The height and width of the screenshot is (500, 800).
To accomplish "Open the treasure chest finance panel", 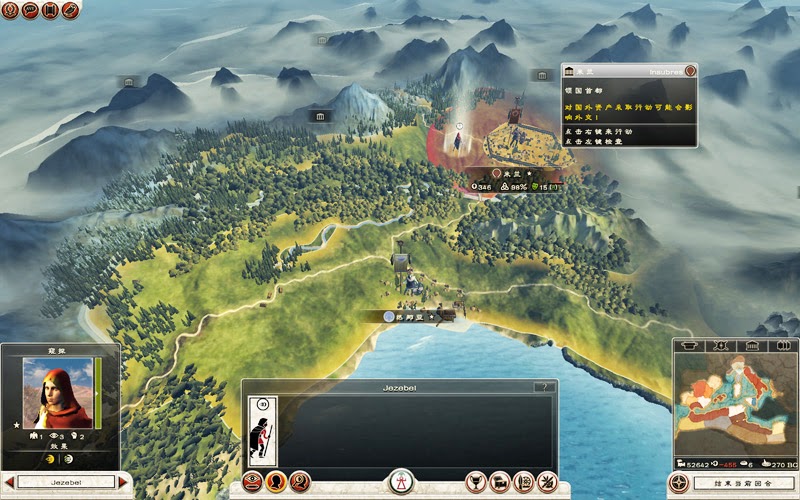I will coord(499,481).
